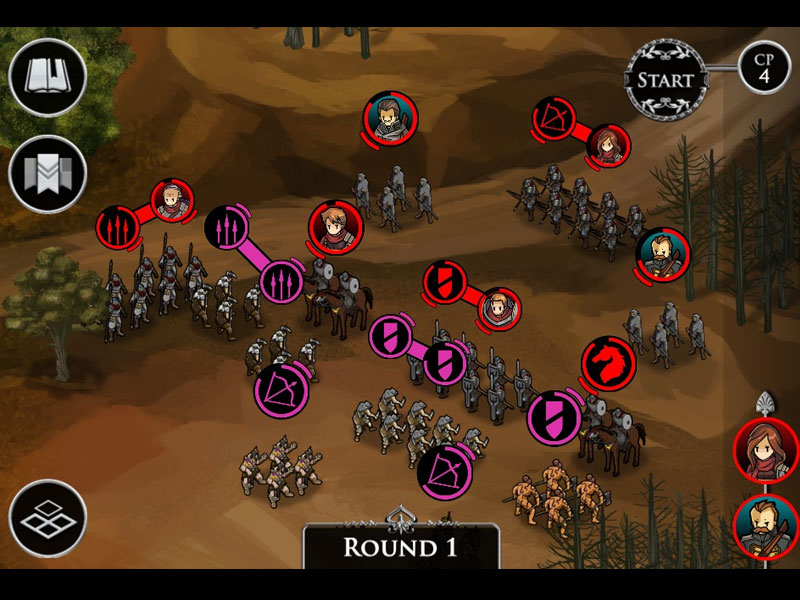Open the banner flag menu icon
This screenshot has width=800, height=600.
[47, 173]
